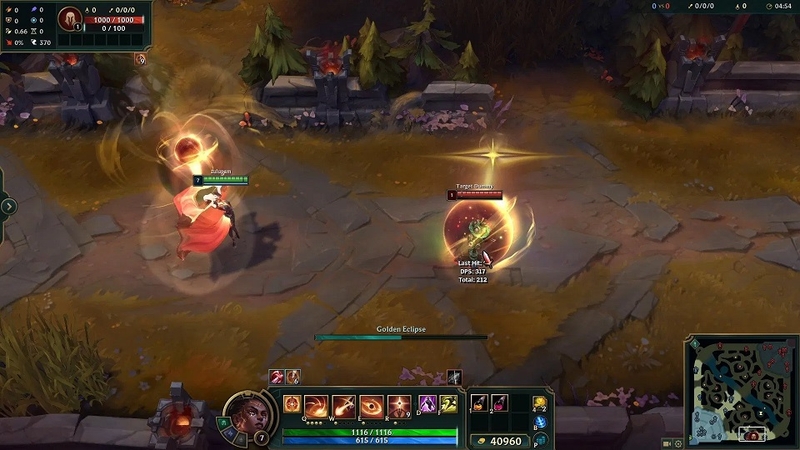
Task: Expand the left edge arrow panel
Action: point(9,206)
